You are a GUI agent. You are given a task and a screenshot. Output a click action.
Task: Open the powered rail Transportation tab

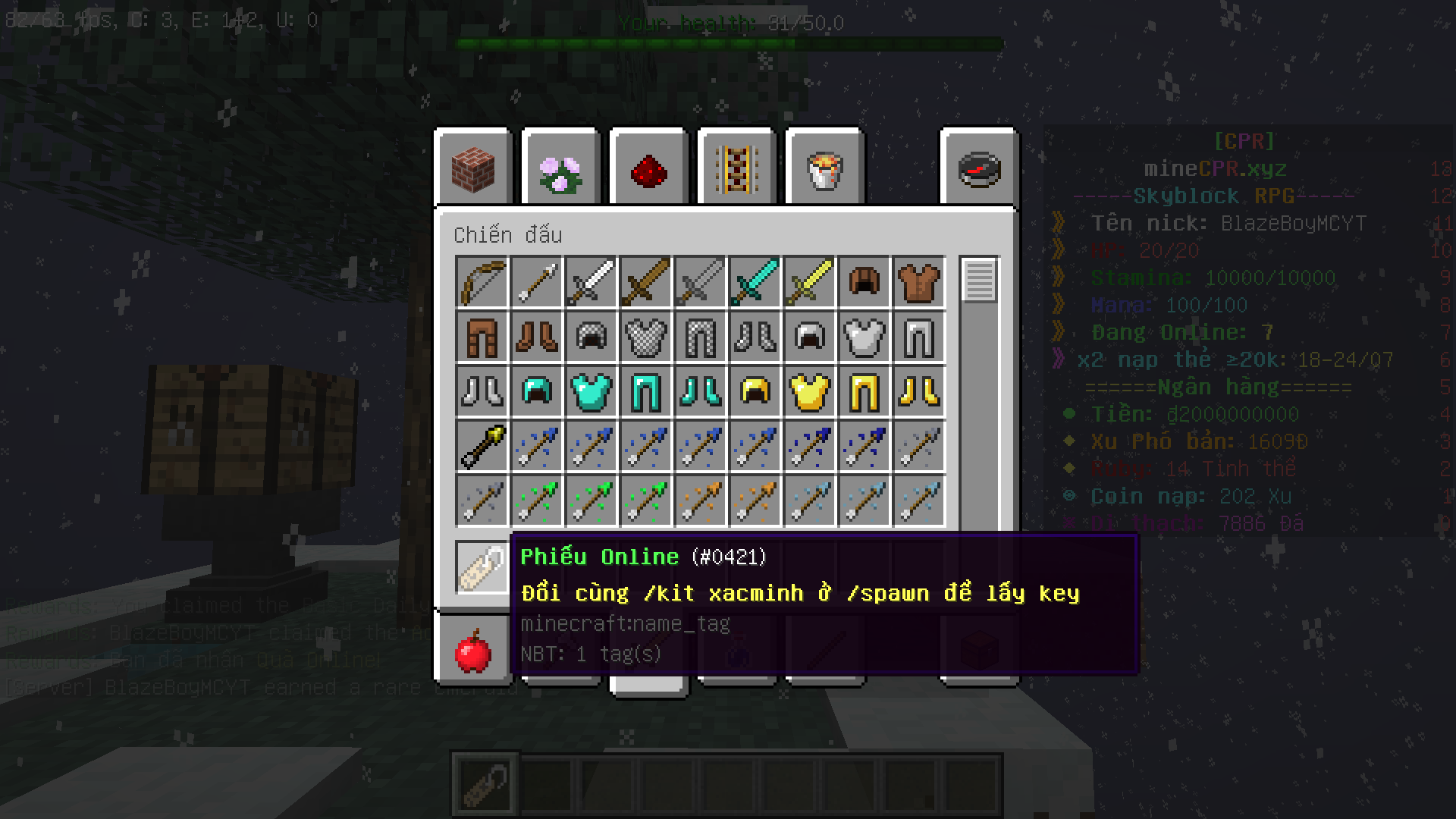737,168
